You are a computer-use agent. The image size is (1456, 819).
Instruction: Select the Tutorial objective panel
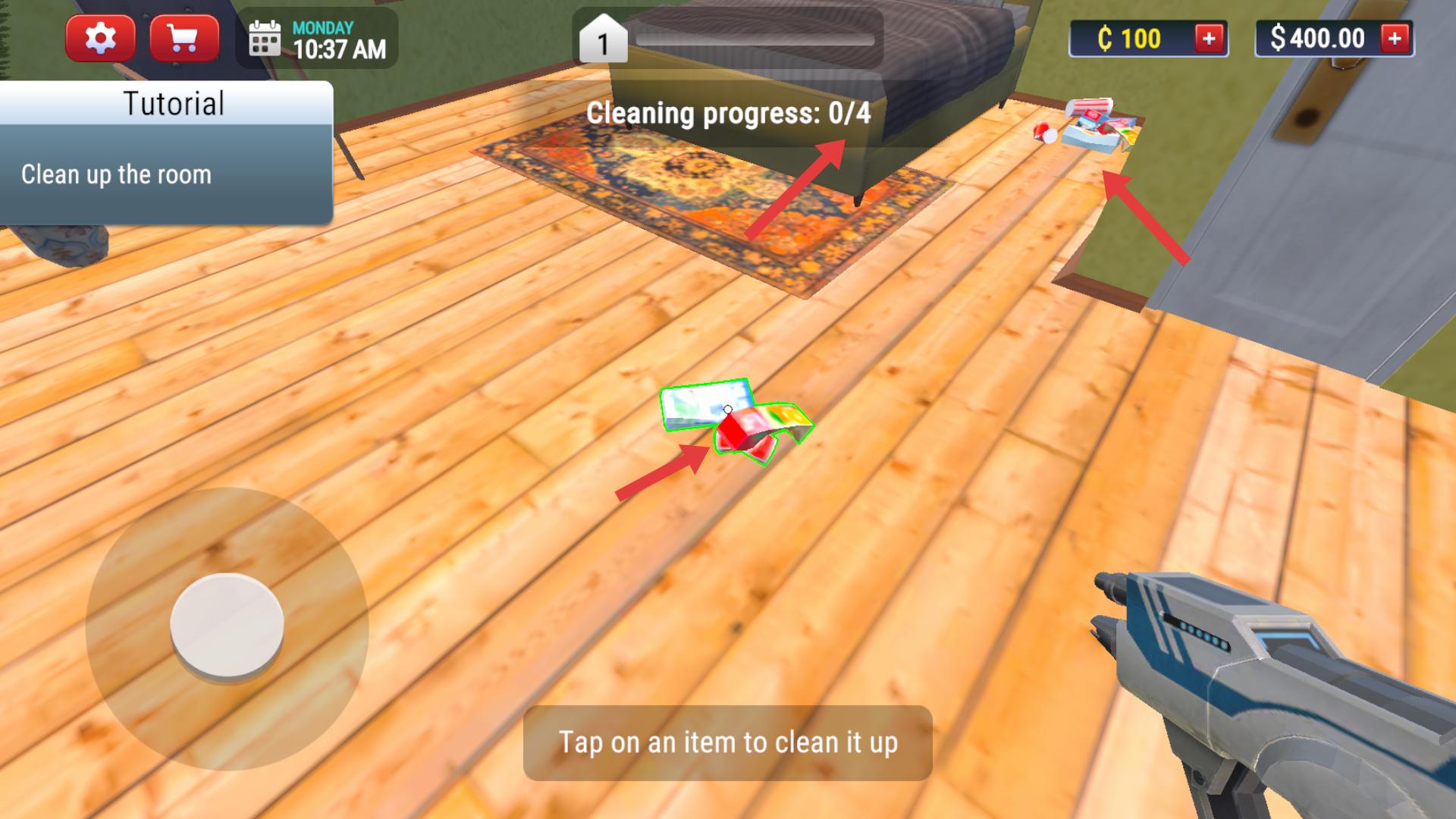tap(166, 153)
